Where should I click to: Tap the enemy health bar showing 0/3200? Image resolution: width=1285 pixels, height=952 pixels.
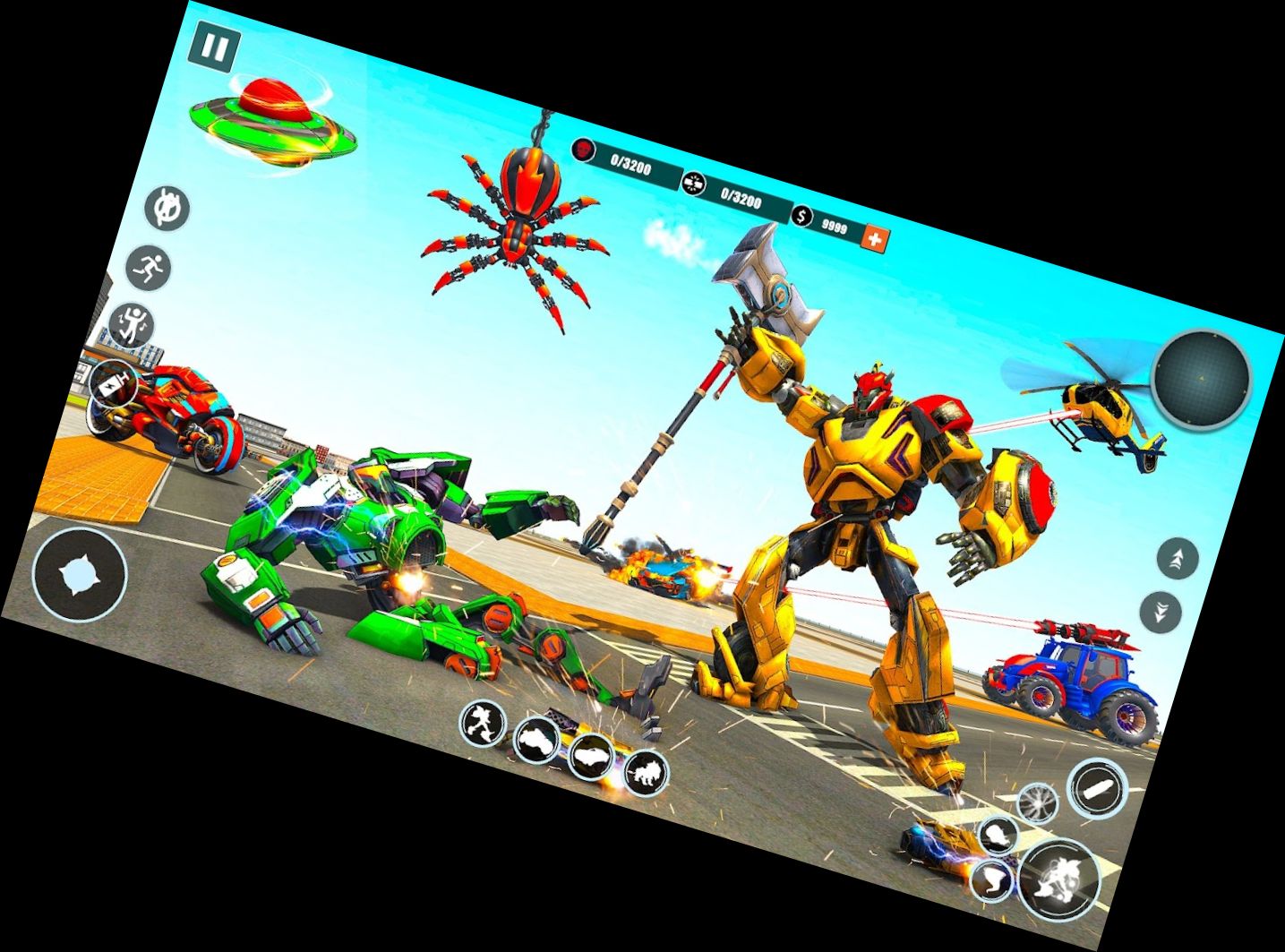(631, 164)
